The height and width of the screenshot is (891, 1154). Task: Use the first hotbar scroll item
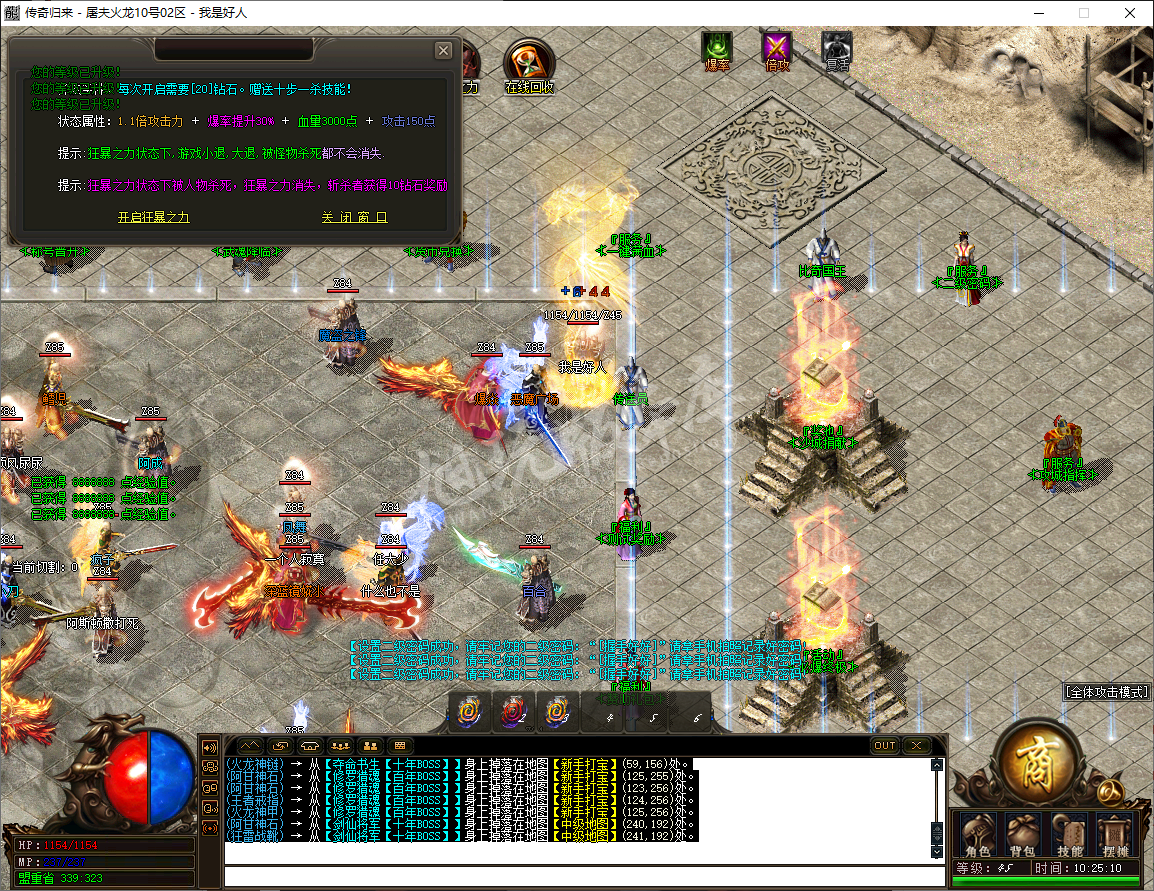pos(468,712)
